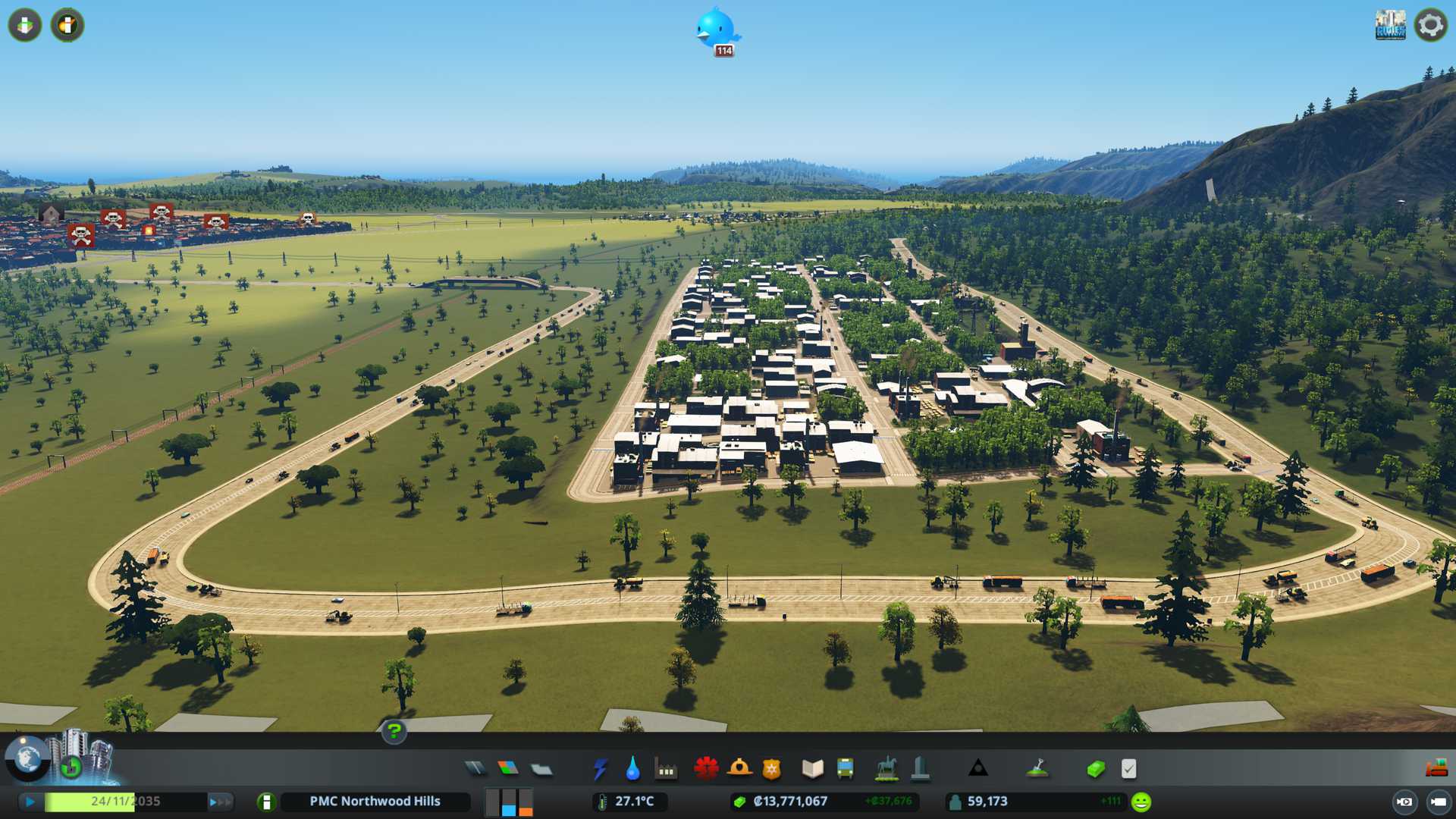This screenshot has width=1456, height=819.
Task: Open the Fire Department menu
Action: pos(739,769)
